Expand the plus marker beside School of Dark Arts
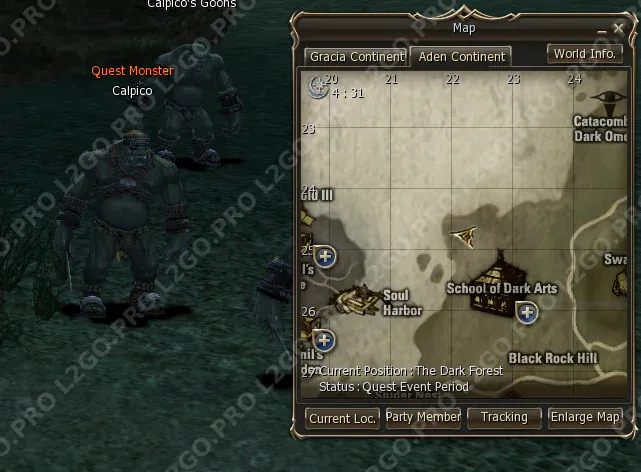This screenshot has height=472, width=641. pyautogui.click(x=527, y=313)
